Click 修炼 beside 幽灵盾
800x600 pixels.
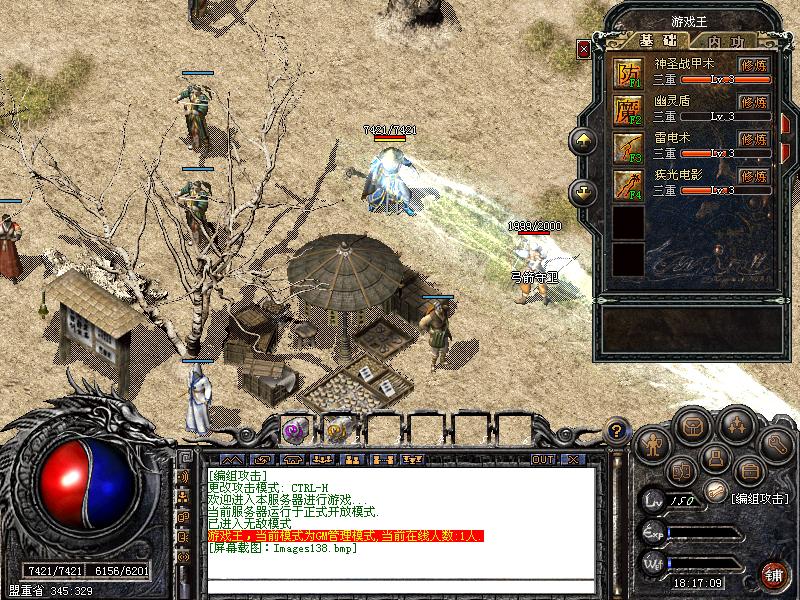[x=753, y=102]
